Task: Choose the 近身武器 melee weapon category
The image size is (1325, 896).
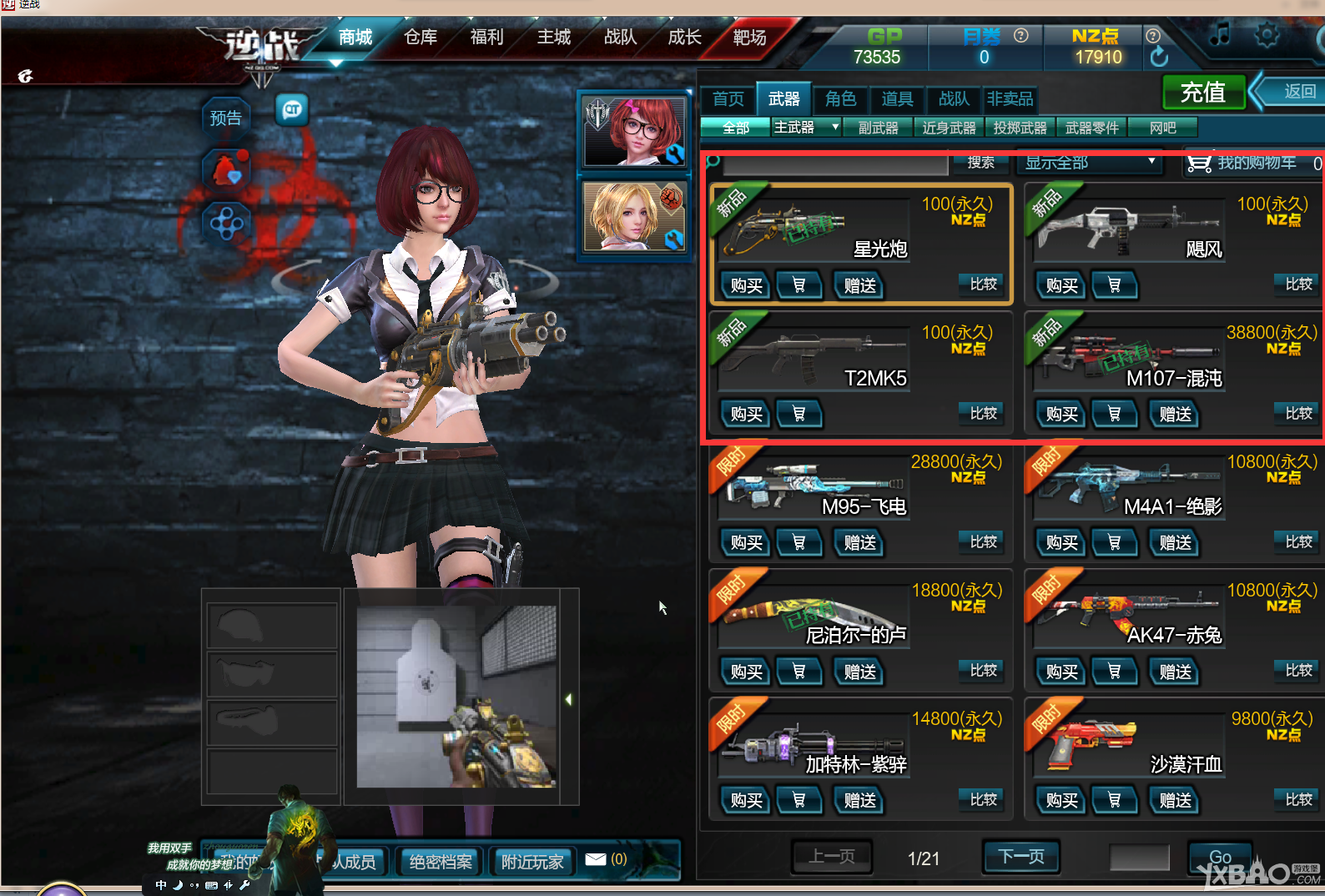Action: [x=949, y=128]
